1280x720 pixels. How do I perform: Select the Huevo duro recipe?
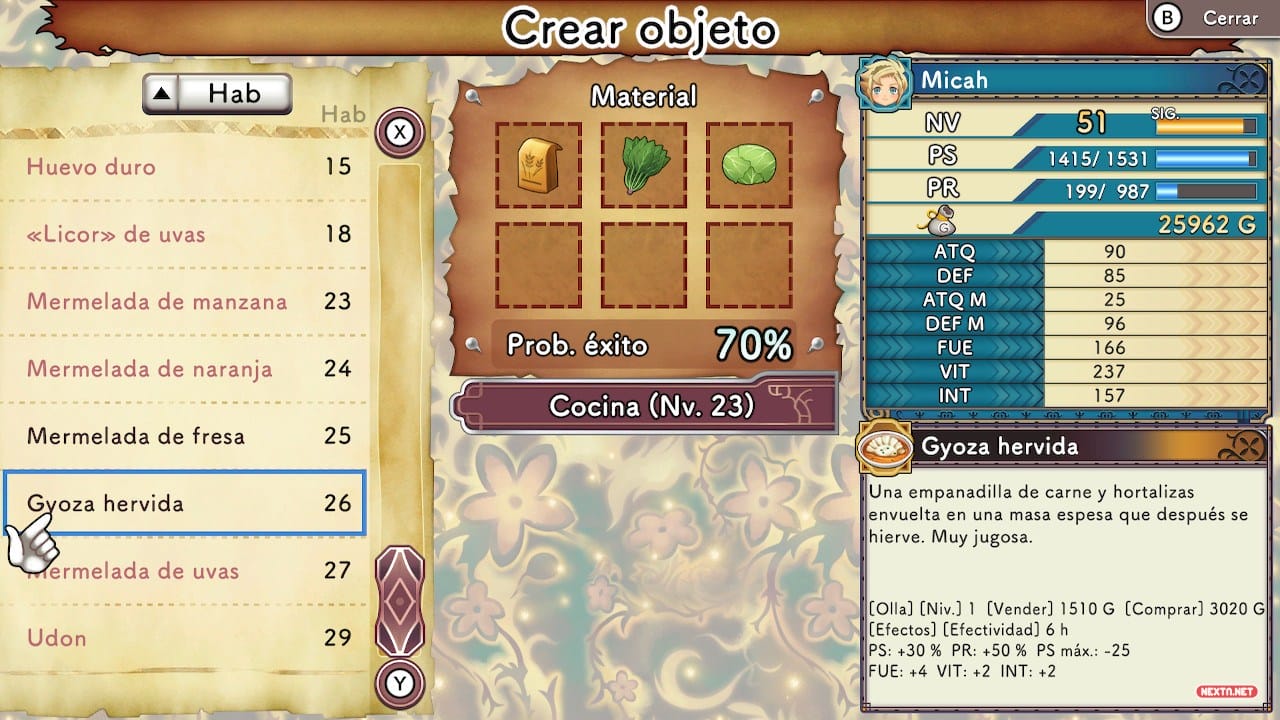click(185, 166)
